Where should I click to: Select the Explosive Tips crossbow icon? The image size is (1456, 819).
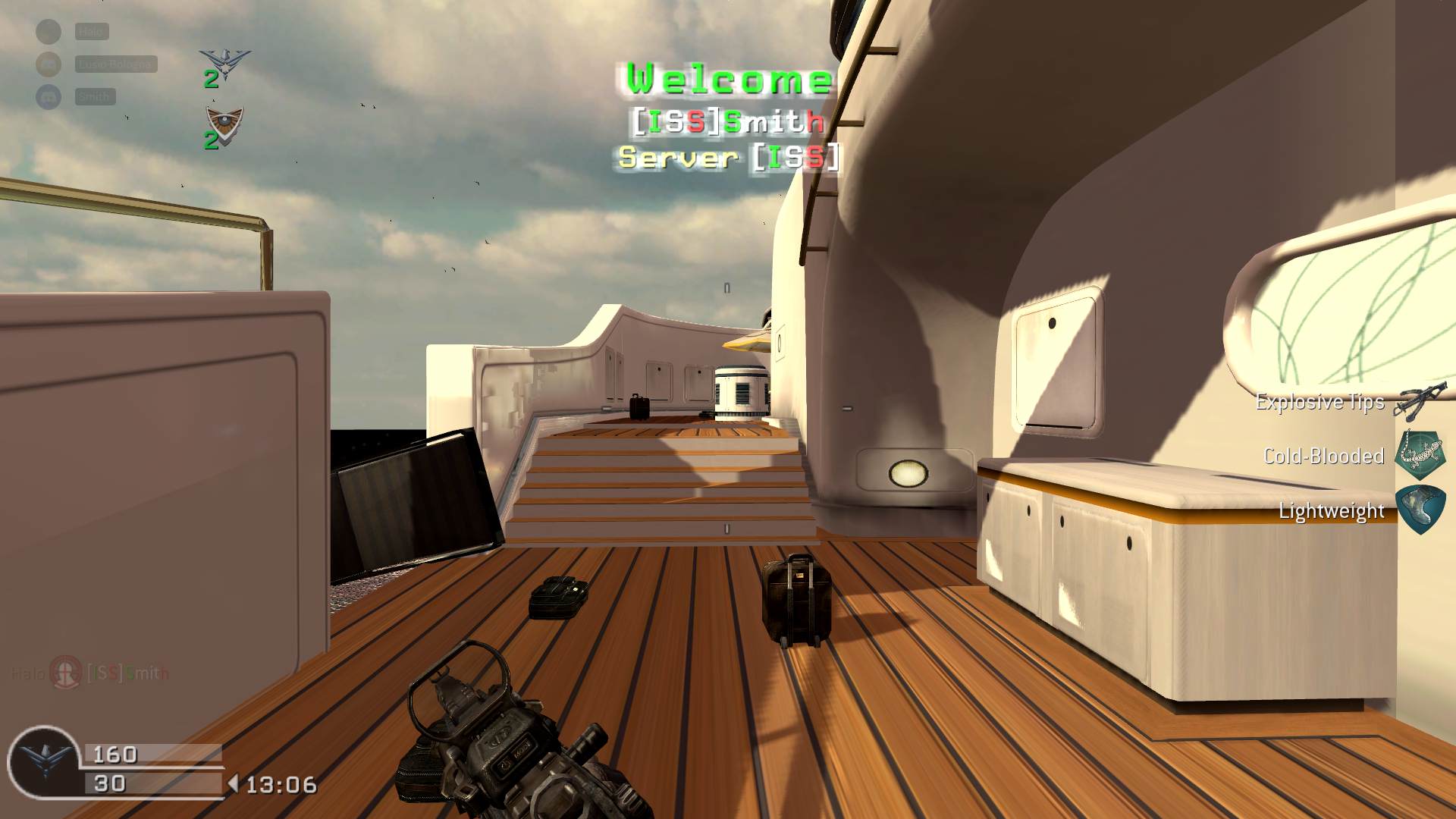pos(1420,401)
